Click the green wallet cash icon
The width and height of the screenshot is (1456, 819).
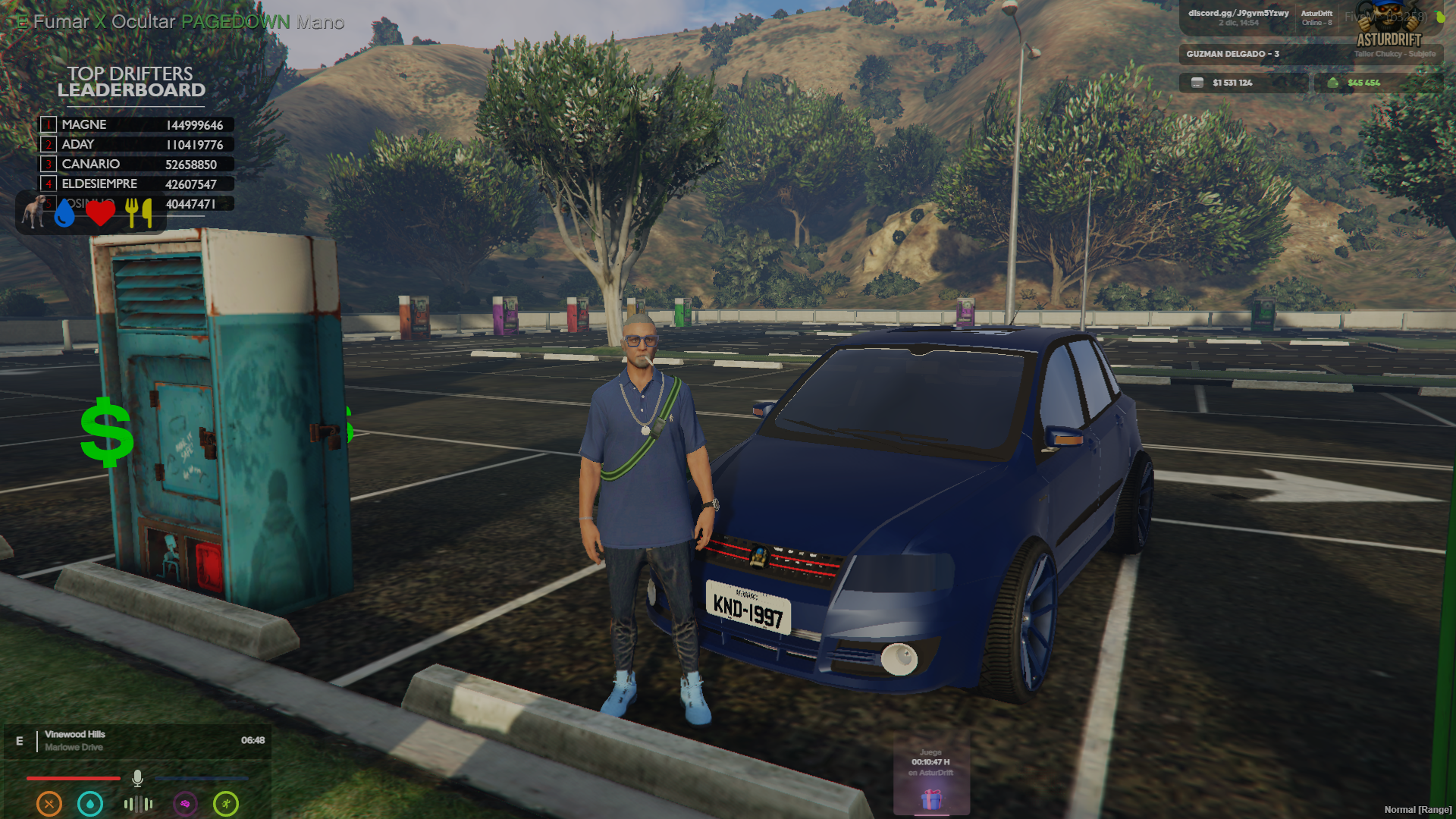coord(1332,83)
